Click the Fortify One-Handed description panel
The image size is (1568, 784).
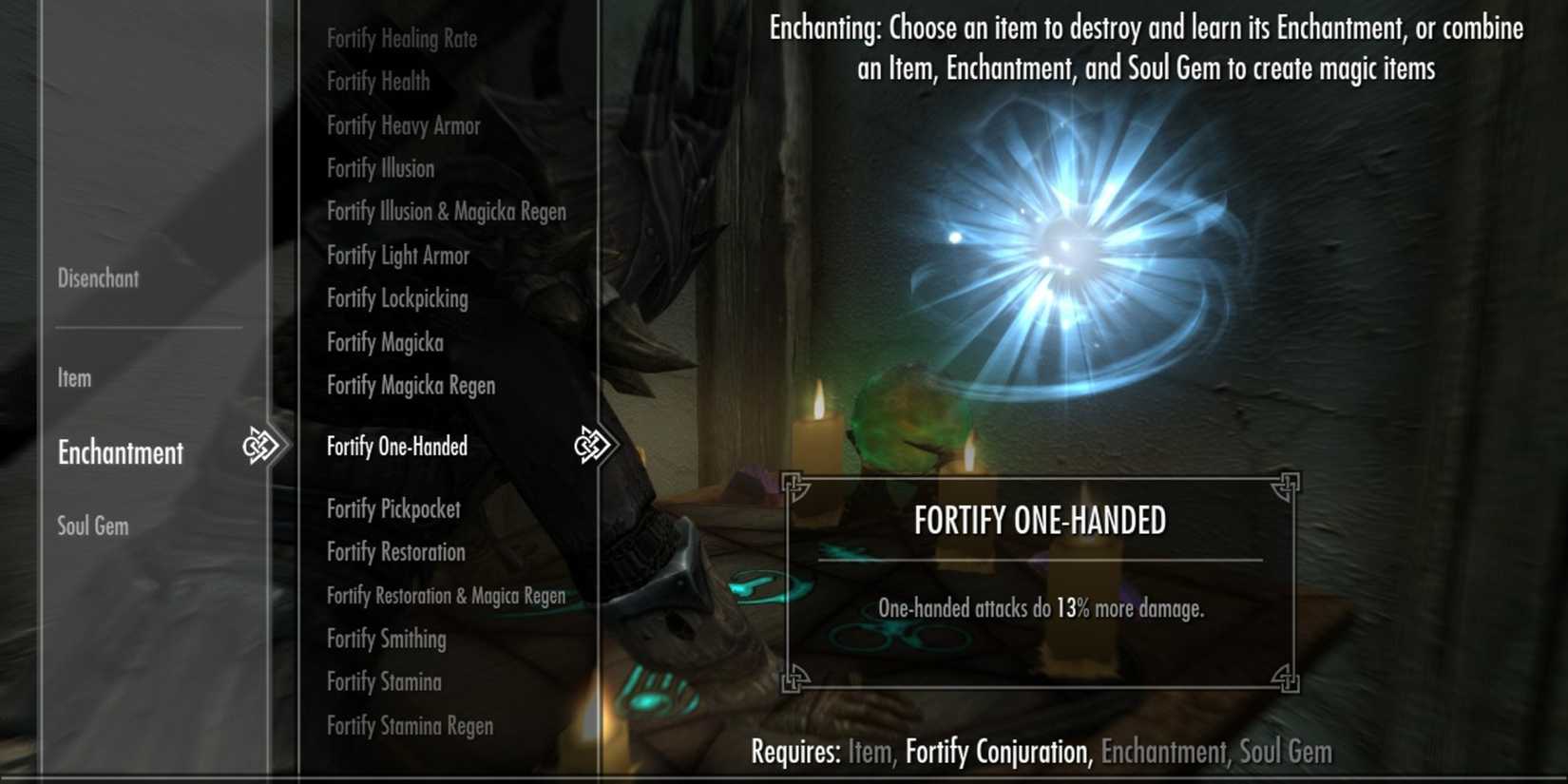click(x=1041, y=578)
